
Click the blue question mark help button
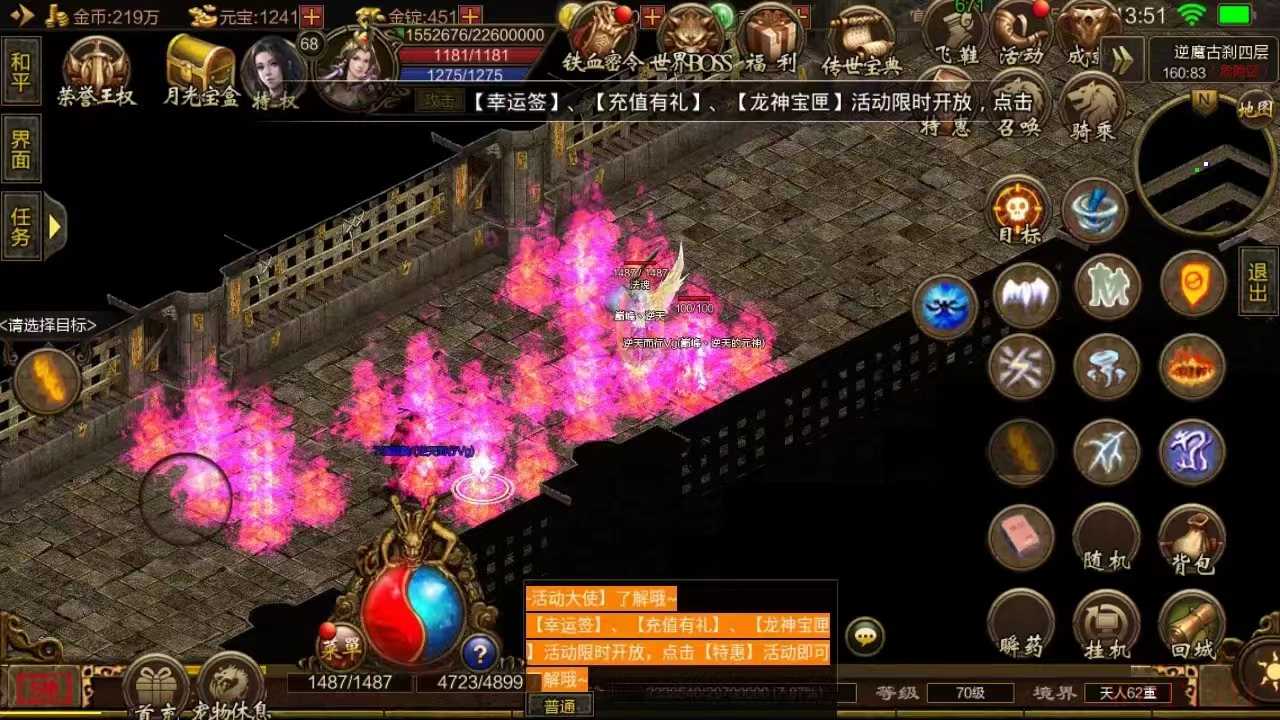(480, 653)
